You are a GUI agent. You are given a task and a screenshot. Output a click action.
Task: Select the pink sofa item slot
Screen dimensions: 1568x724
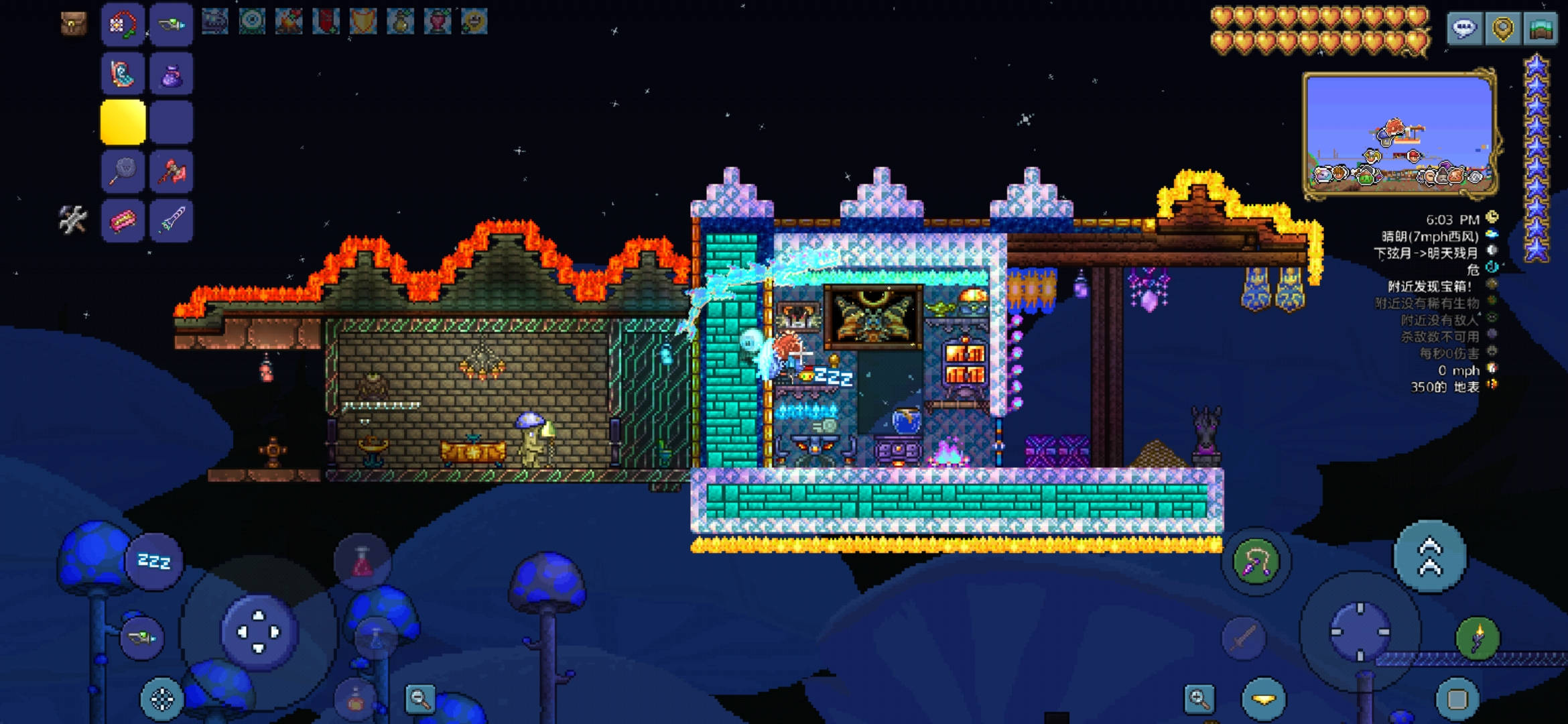pos(123,220)
